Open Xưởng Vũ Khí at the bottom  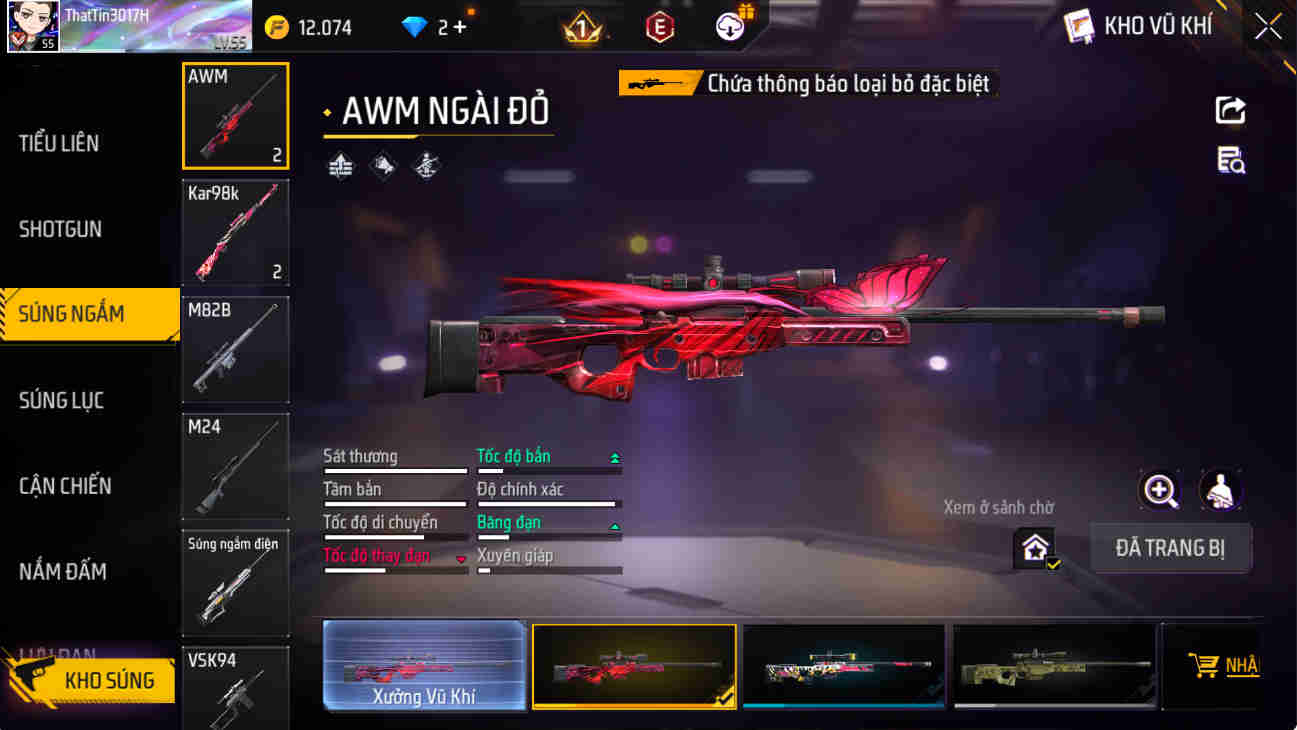(425, 666)
